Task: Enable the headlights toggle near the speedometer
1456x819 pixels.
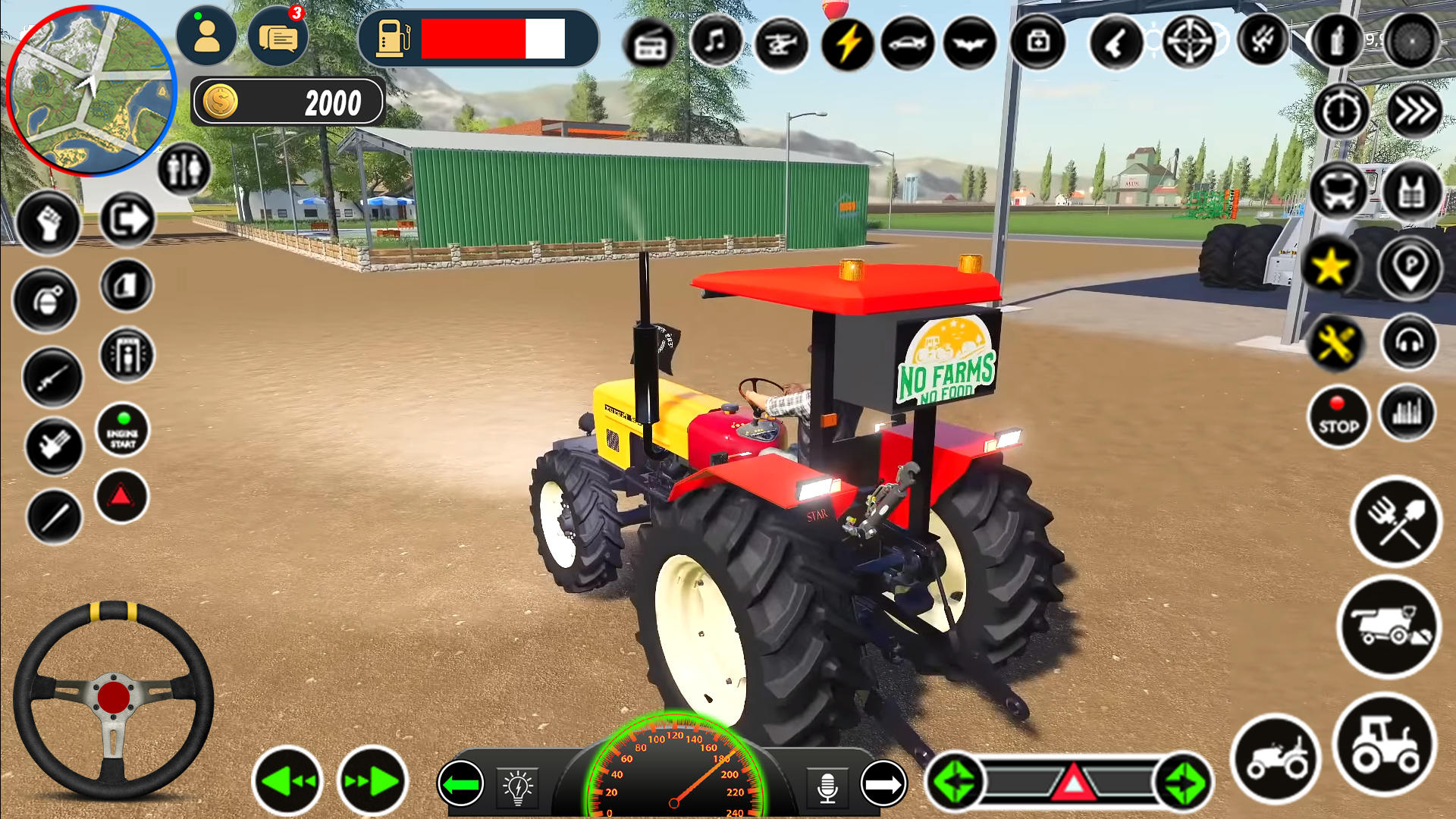Action: tap(518, 789)
